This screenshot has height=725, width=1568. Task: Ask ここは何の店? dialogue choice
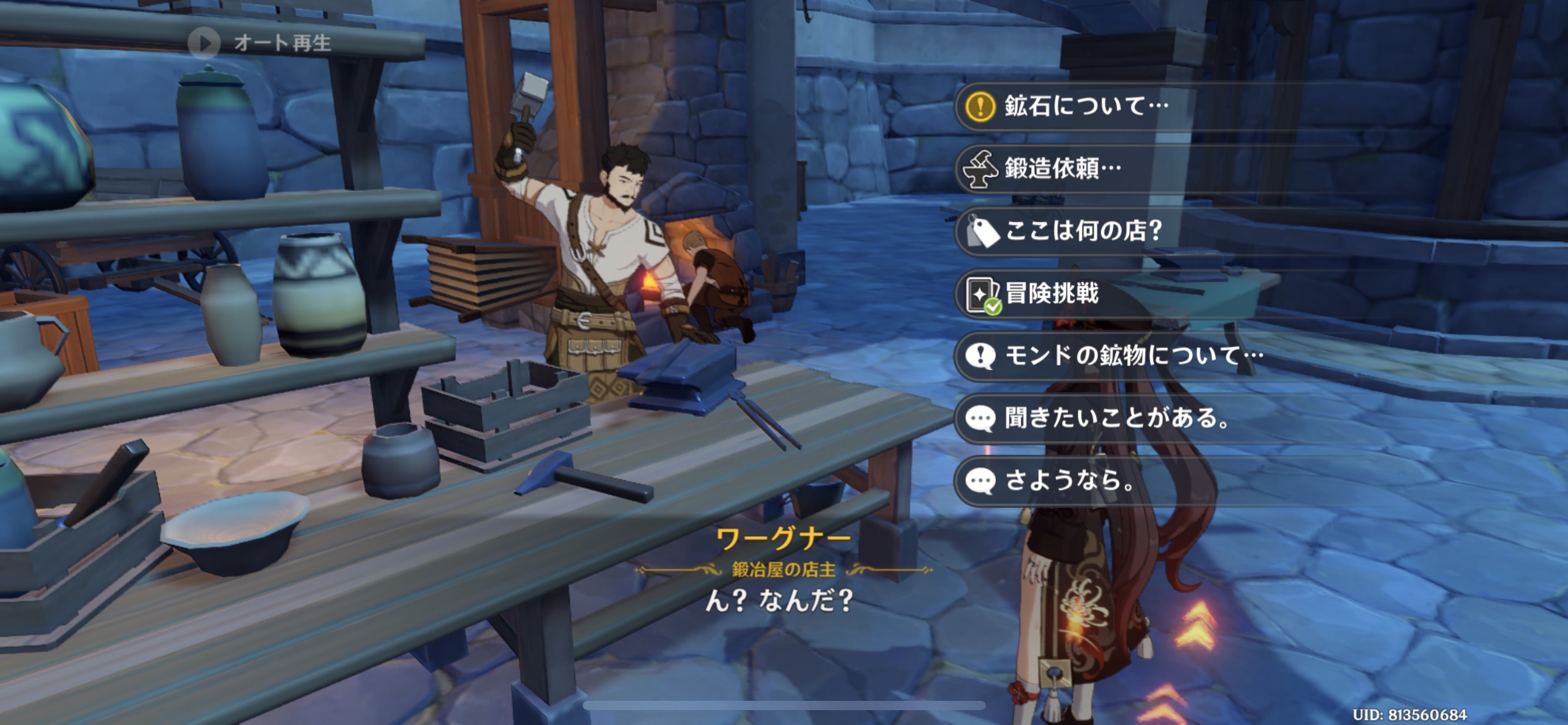[x=1082, y=231]
